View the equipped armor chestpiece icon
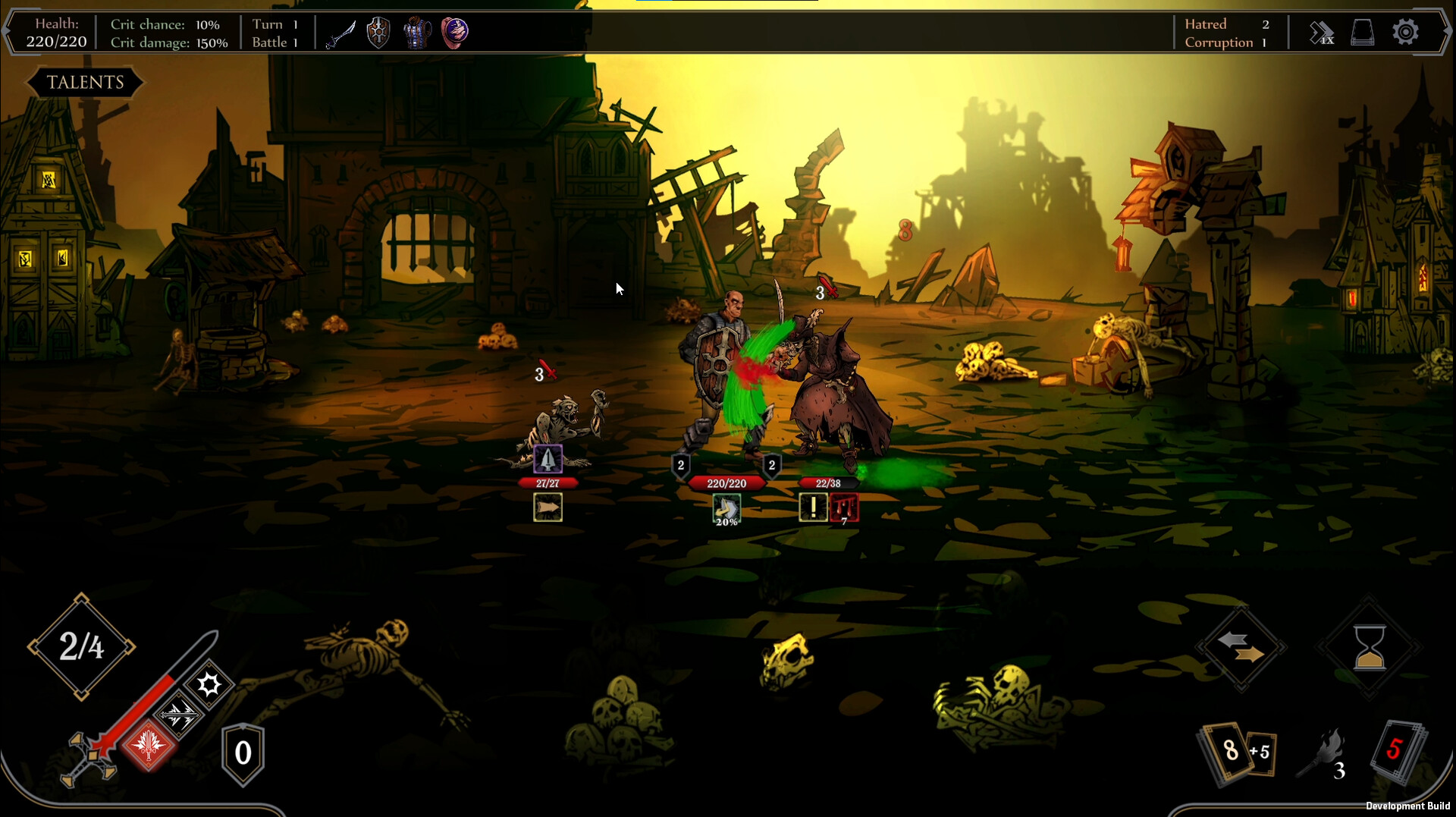The image size is (1456, 817). click(x=418, y=32)
